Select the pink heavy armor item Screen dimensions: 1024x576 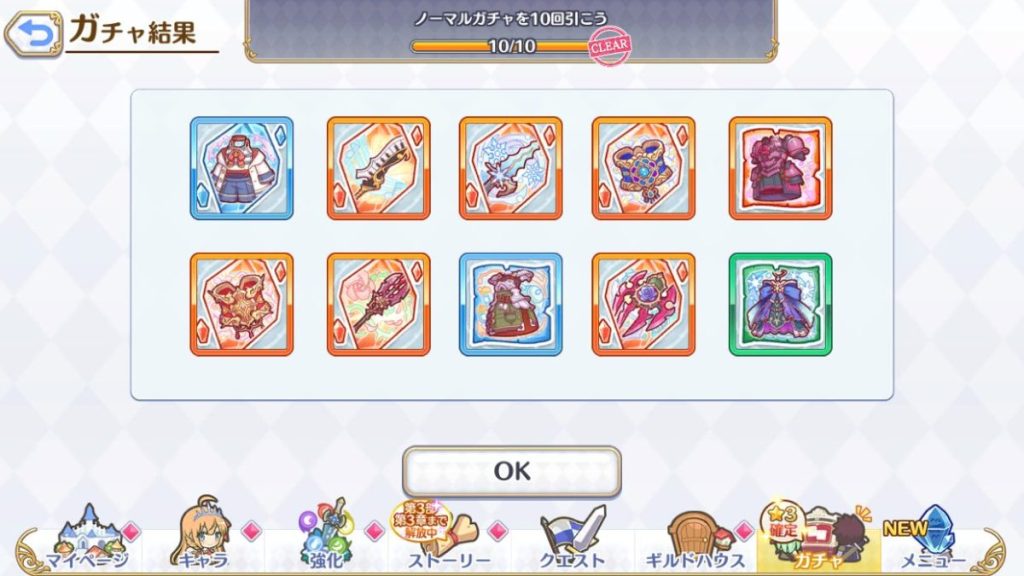(780, 168)
